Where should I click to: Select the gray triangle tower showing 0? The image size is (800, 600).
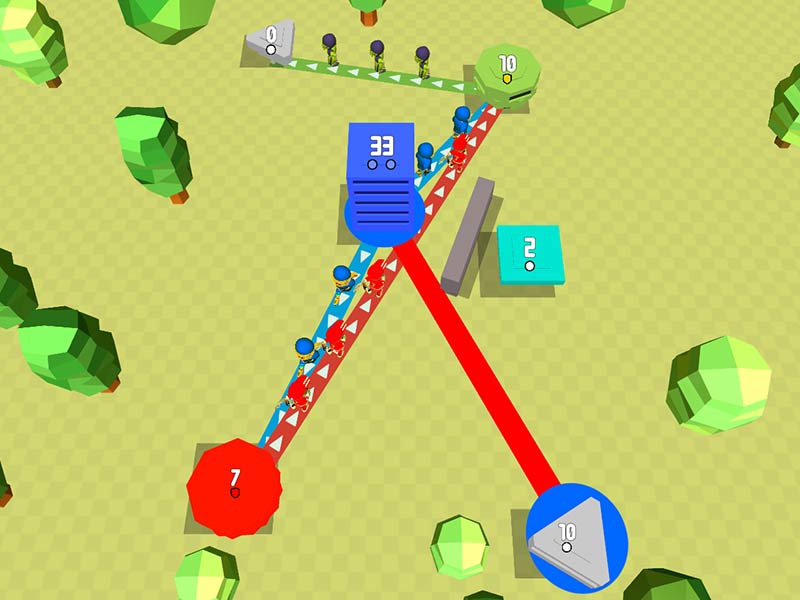coord(272,44)
